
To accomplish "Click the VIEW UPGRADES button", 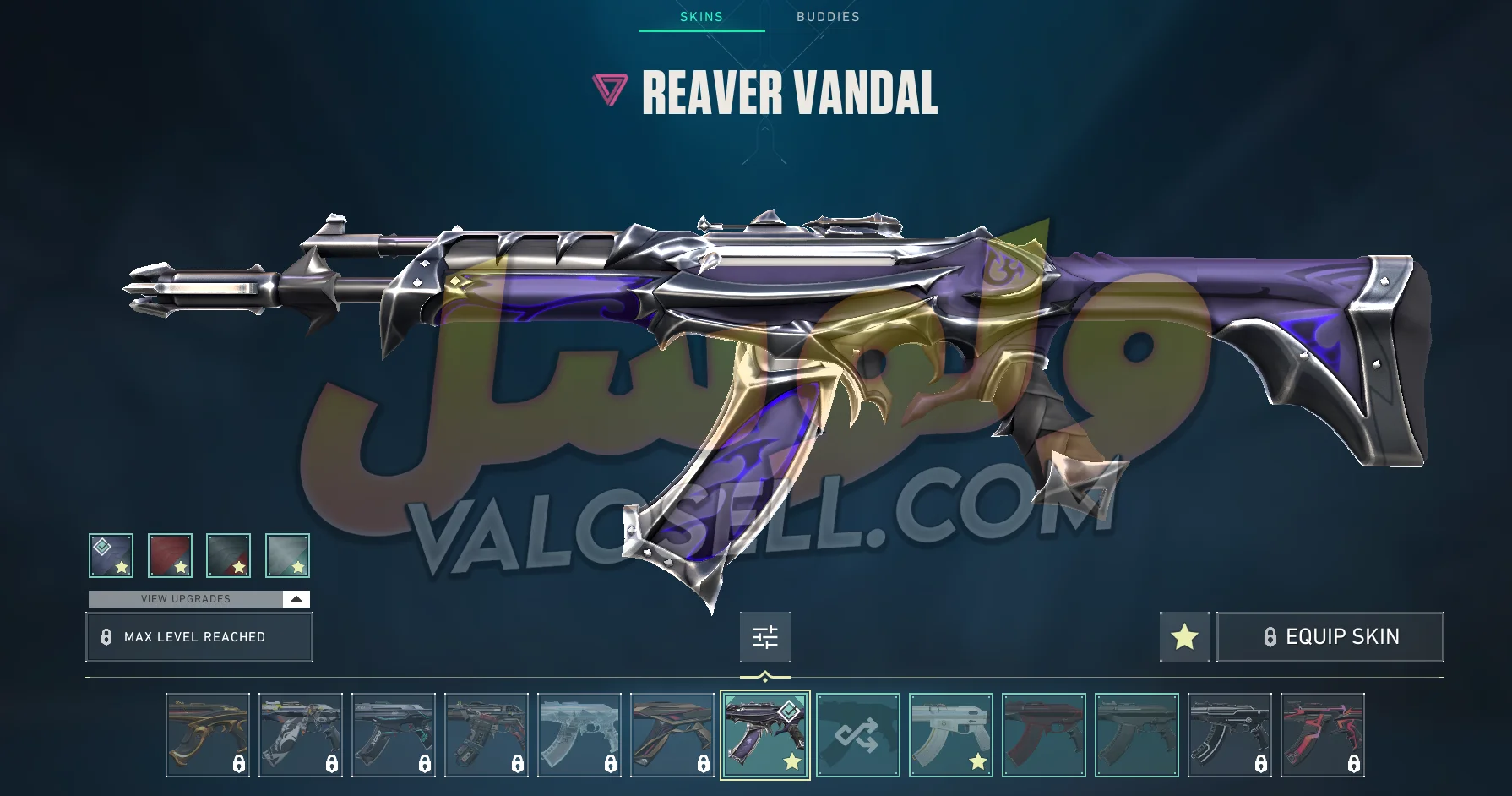I will pos(186,598).
